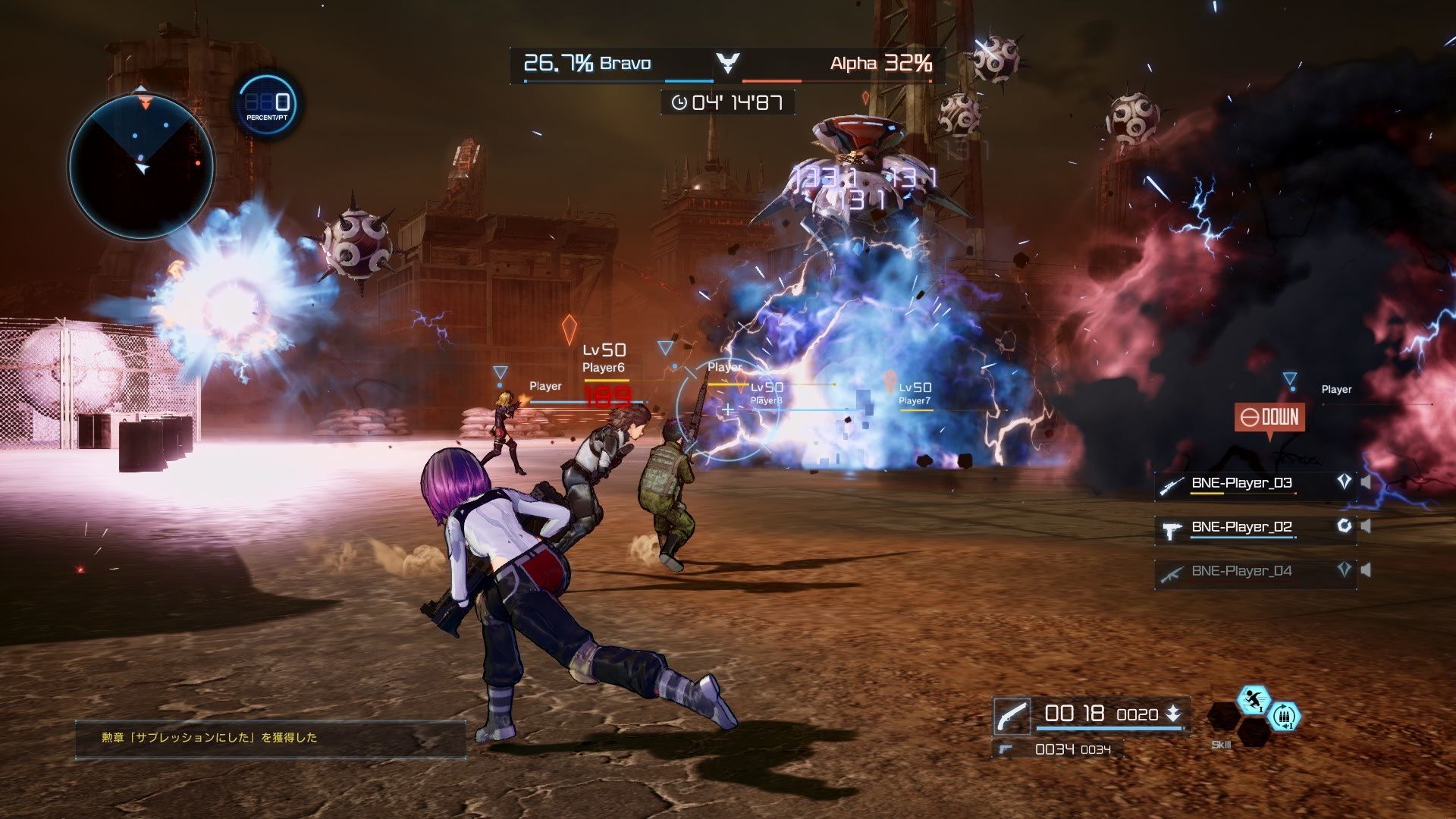The image size is (1456, 819).
Task: Select the sniper rifle icon beside BNE-Player_03
Action: [1172, 485]
